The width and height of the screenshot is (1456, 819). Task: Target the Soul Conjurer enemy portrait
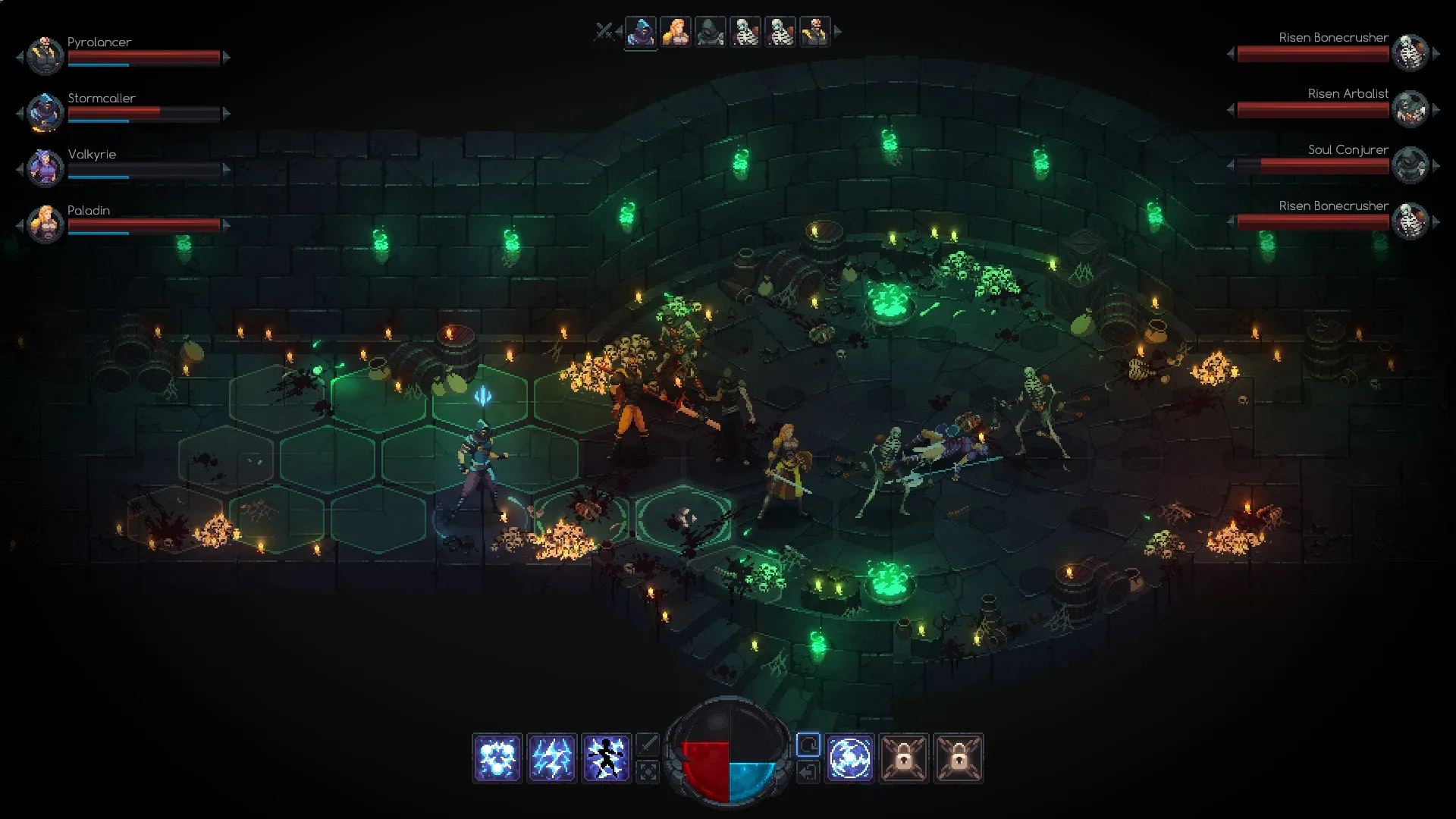tap(1410, 165)
